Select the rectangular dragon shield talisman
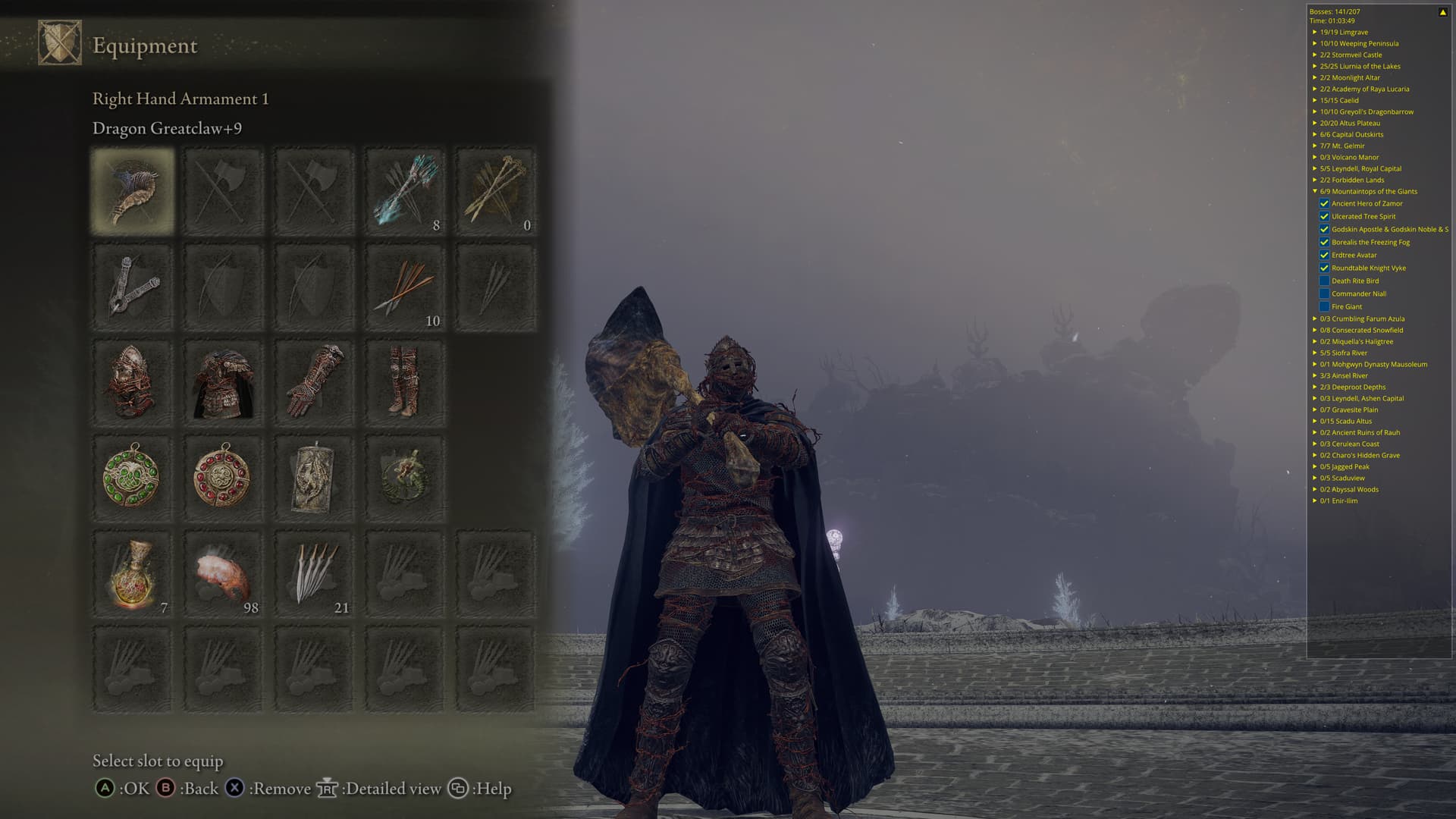1456x819 pixels. click(x=314, y=479)
